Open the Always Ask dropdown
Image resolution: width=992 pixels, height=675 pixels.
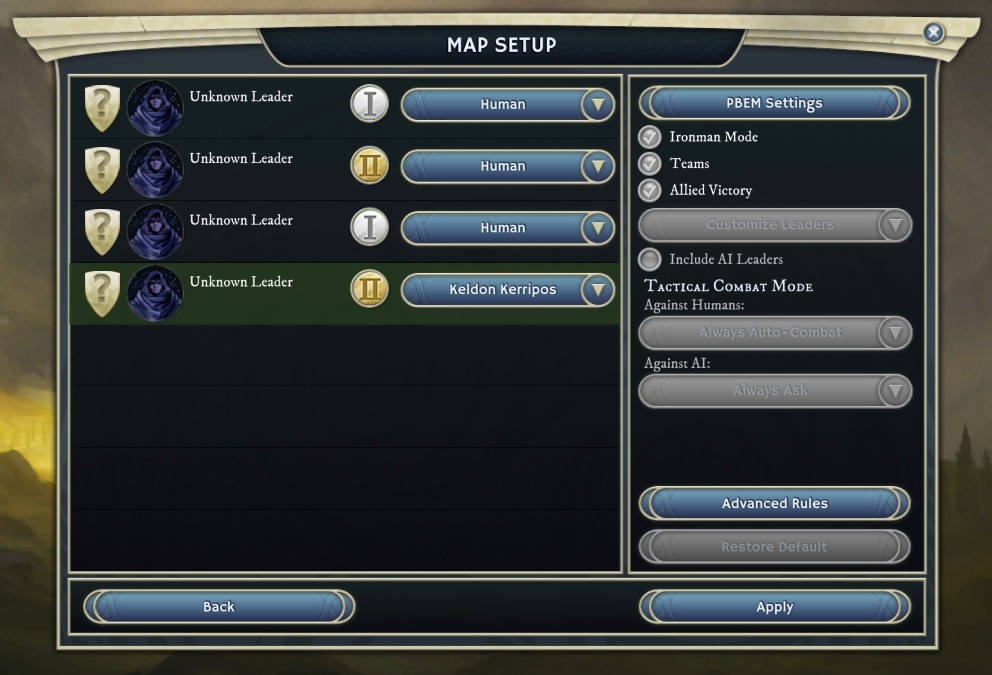tap(774, 390)
